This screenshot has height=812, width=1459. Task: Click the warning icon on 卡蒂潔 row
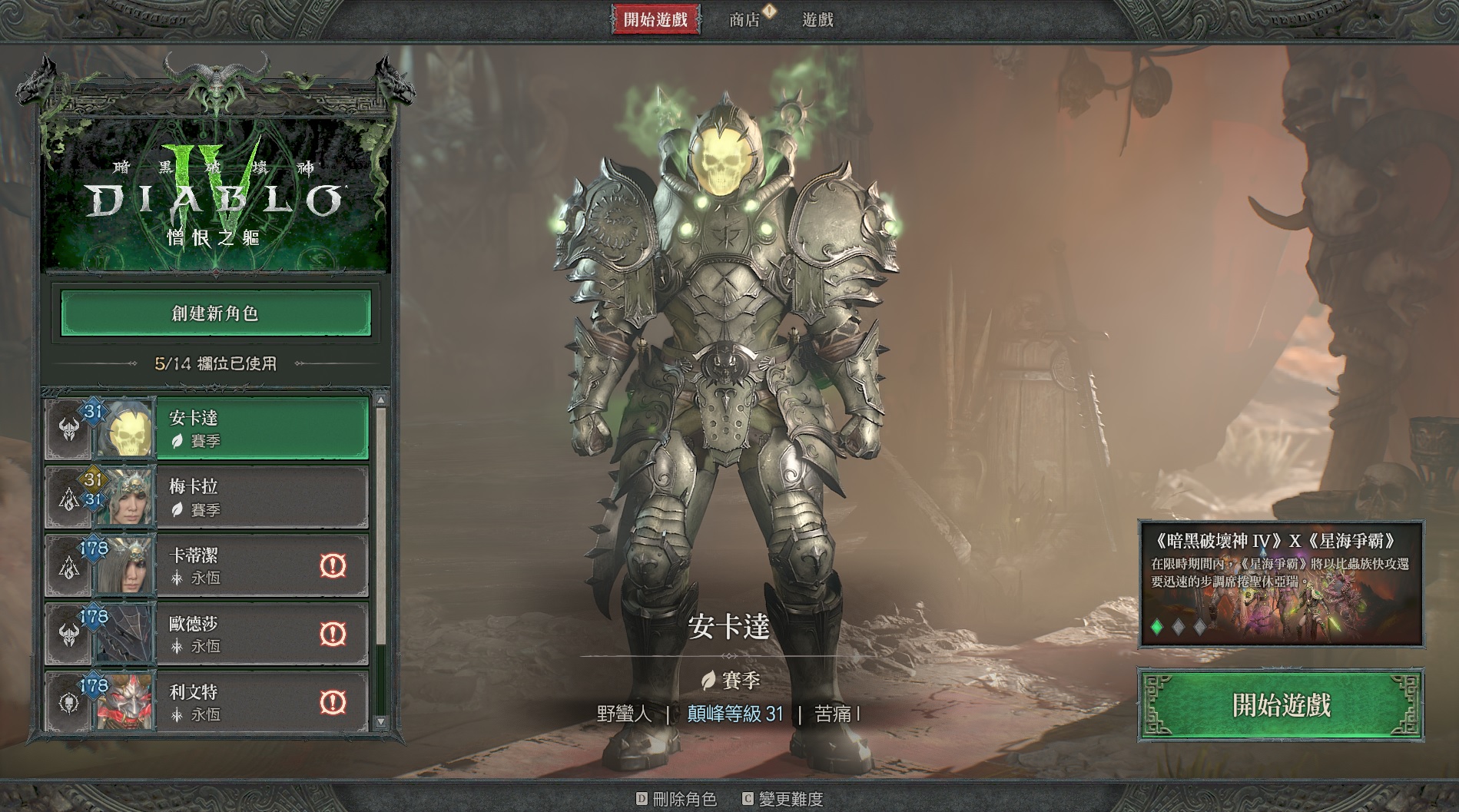tap(333, 565)
